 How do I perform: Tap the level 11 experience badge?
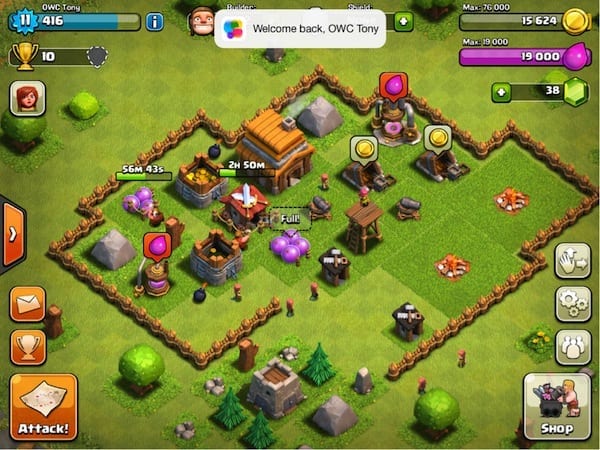click(25, 20)
